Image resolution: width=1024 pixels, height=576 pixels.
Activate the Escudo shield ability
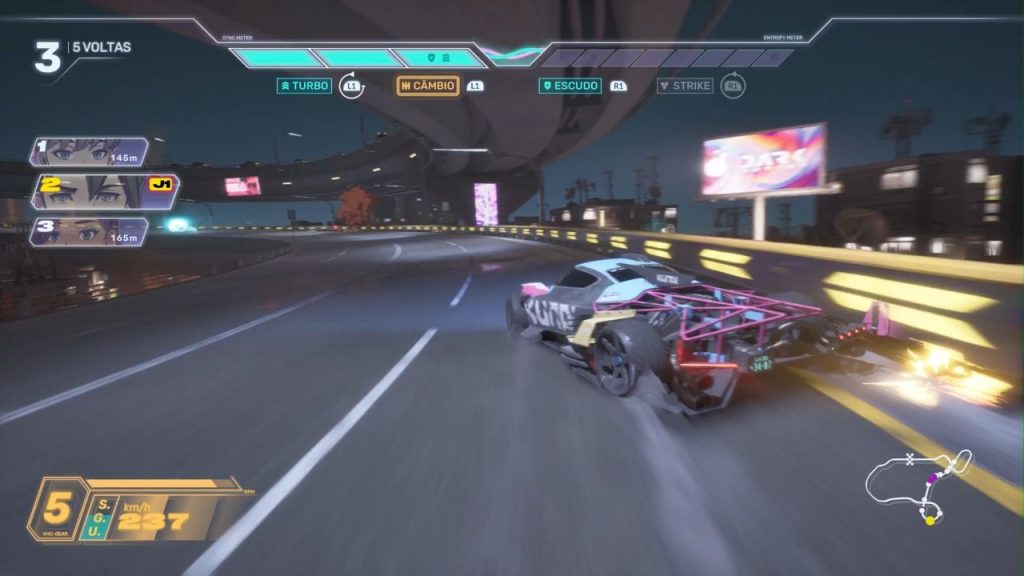(x=570, y=86)
